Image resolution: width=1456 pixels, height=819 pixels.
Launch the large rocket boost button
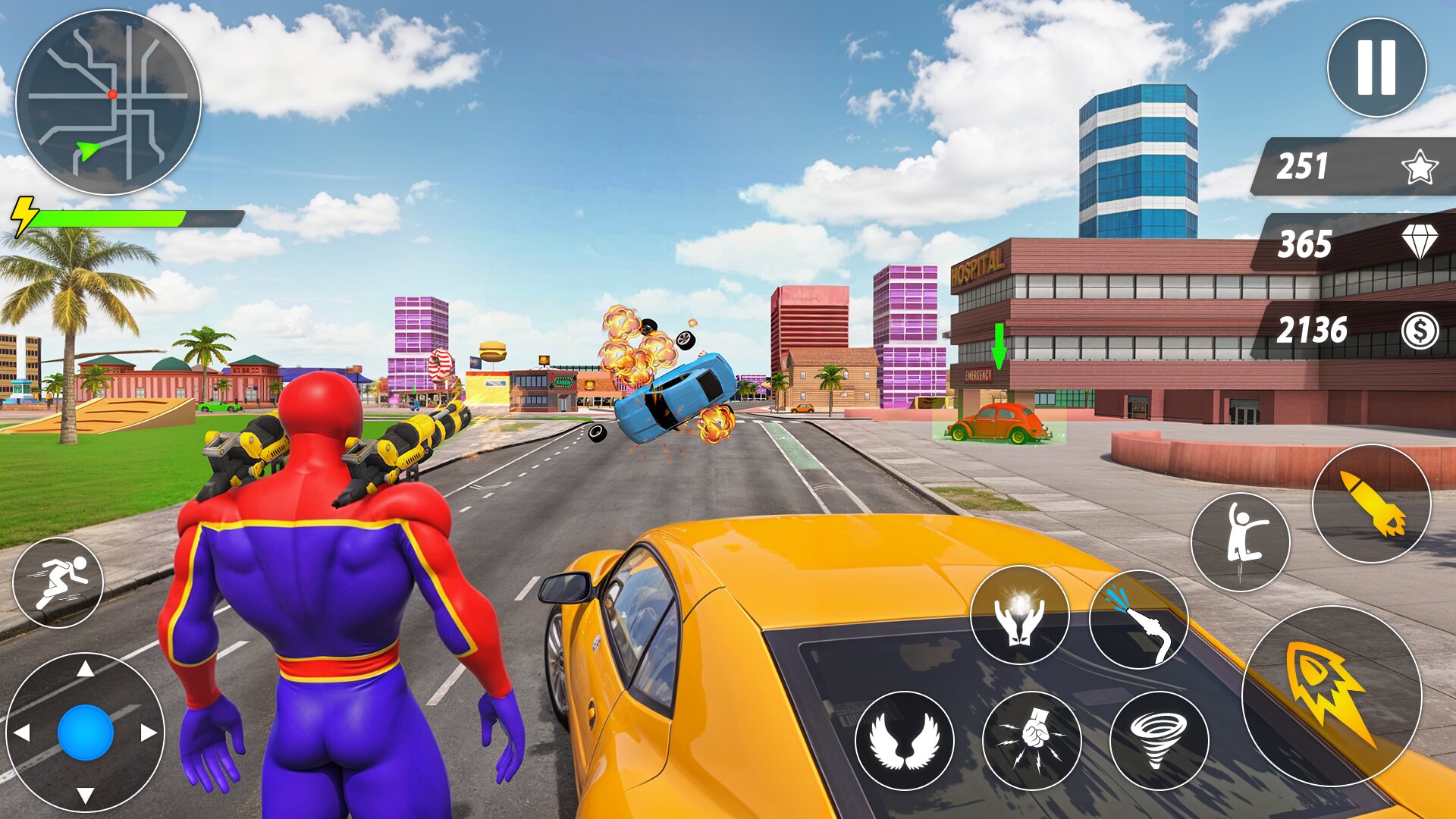pyautogui.click(x=1331, y=695)
